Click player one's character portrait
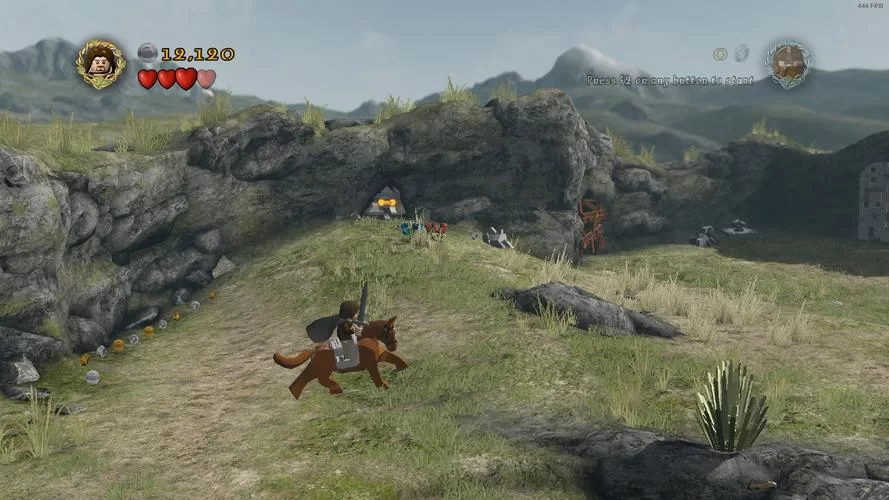889x500 pixels. click(100, 63)
